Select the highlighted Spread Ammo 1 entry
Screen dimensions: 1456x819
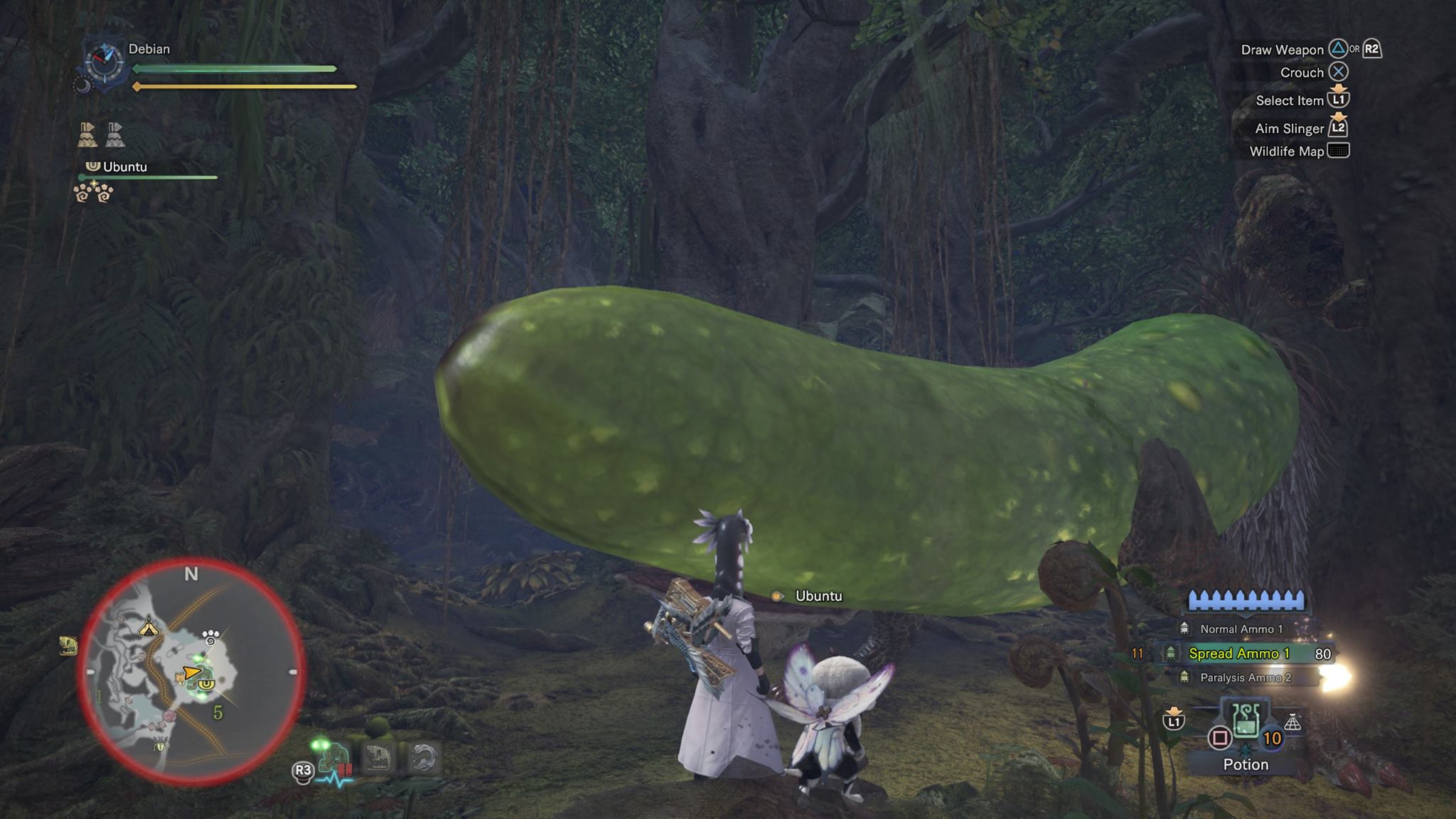coord(1238,653)
